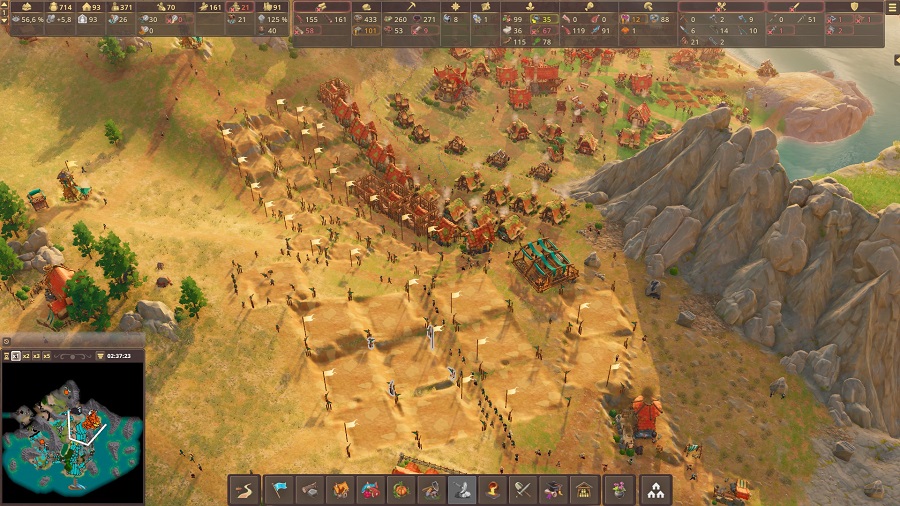Open the crossed swords military category

coord(522,490)
